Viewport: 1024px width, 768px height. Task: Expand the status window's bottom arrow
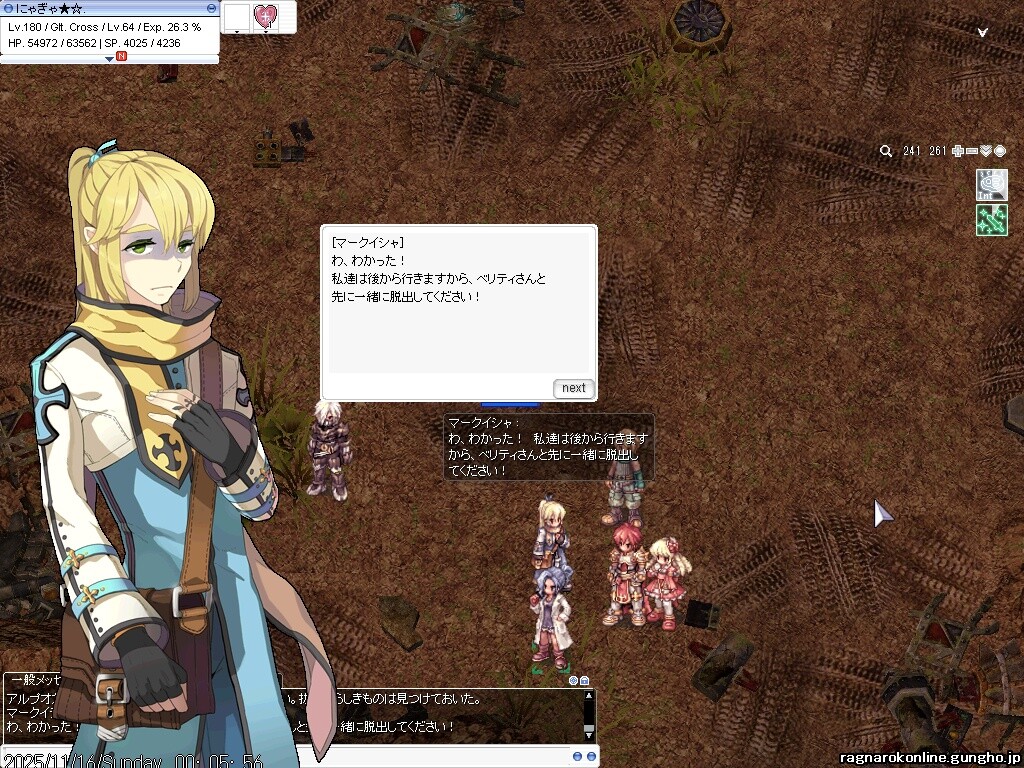pyautogui.click(x=110, y=59)
